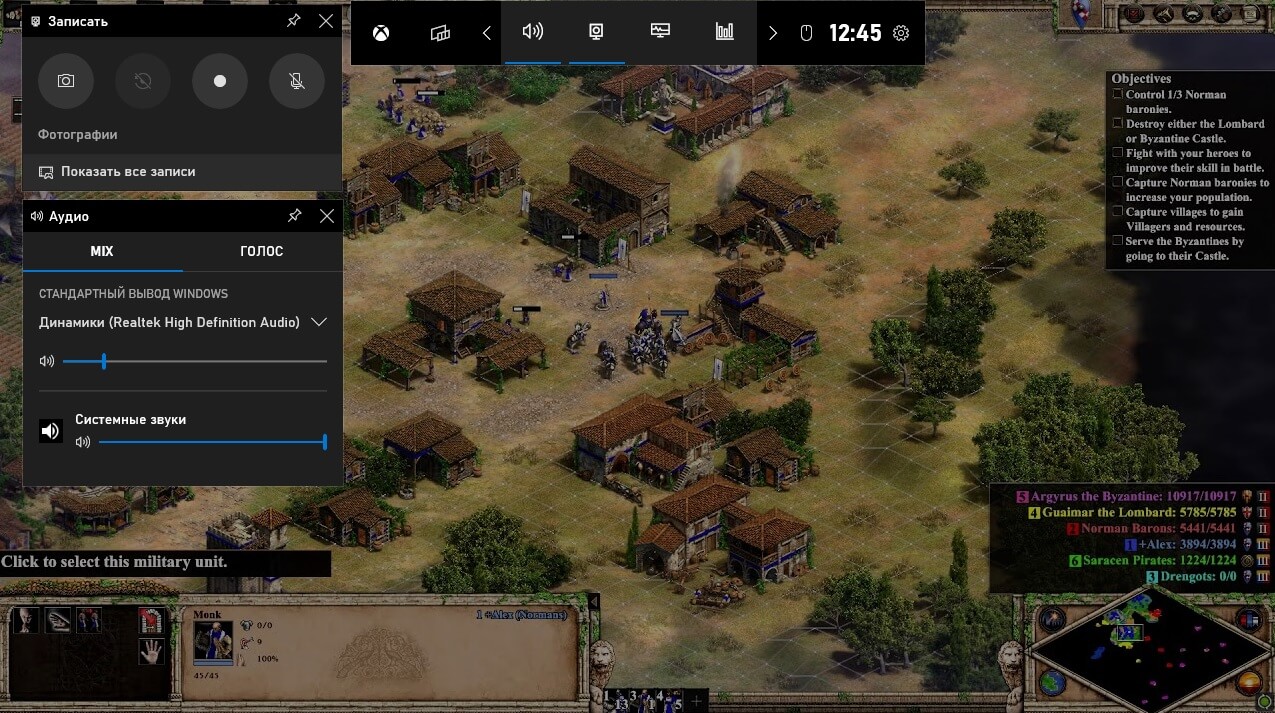Click the bald monk face command icon
Viewport: 1275px width, 713px height.
pyautogui.click(x=25, y=621)
